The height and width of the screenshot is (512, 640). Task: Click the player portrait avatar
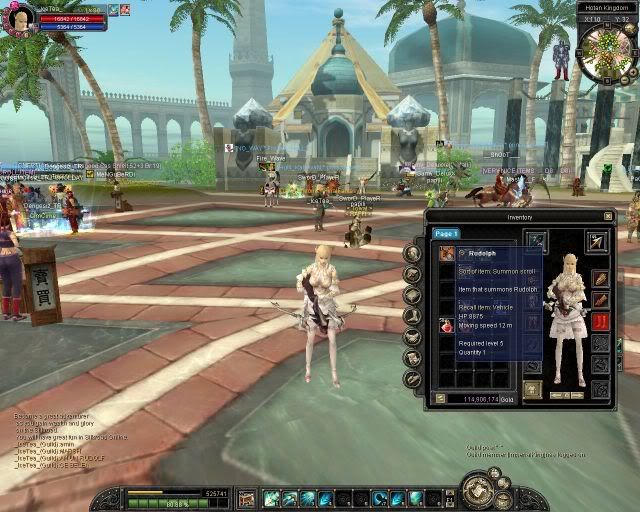[x=18, y=20]
